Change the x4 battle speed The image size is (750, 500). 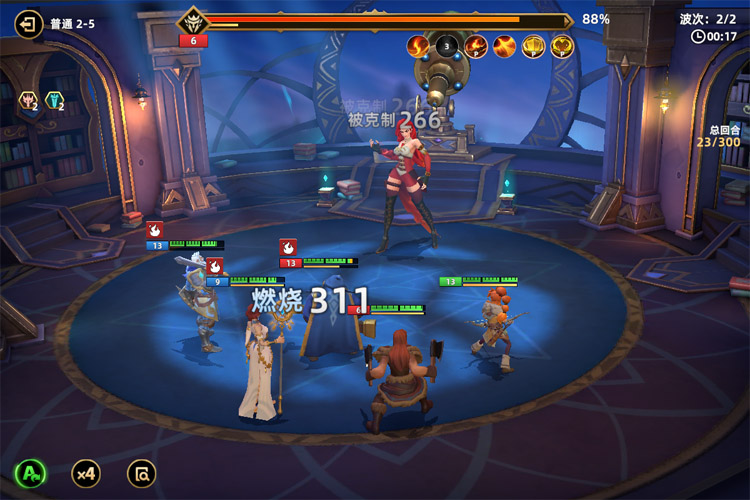point(86,472)
